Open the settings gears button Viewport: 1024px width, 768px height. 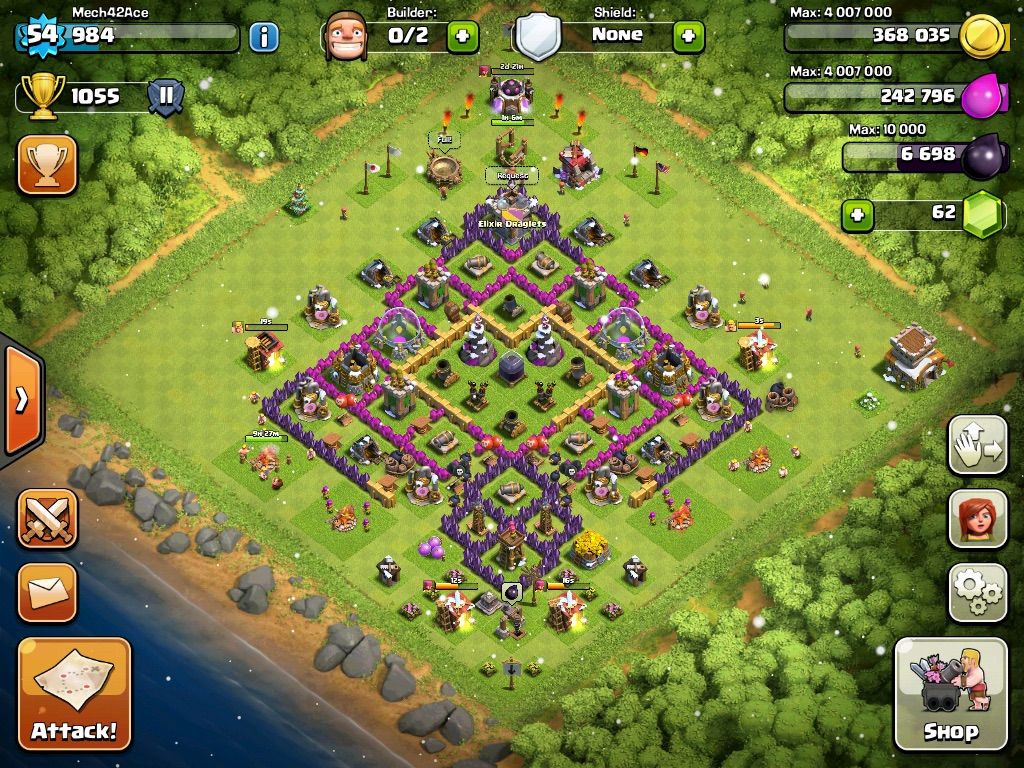pyautogui.click(x=977, y=593)
